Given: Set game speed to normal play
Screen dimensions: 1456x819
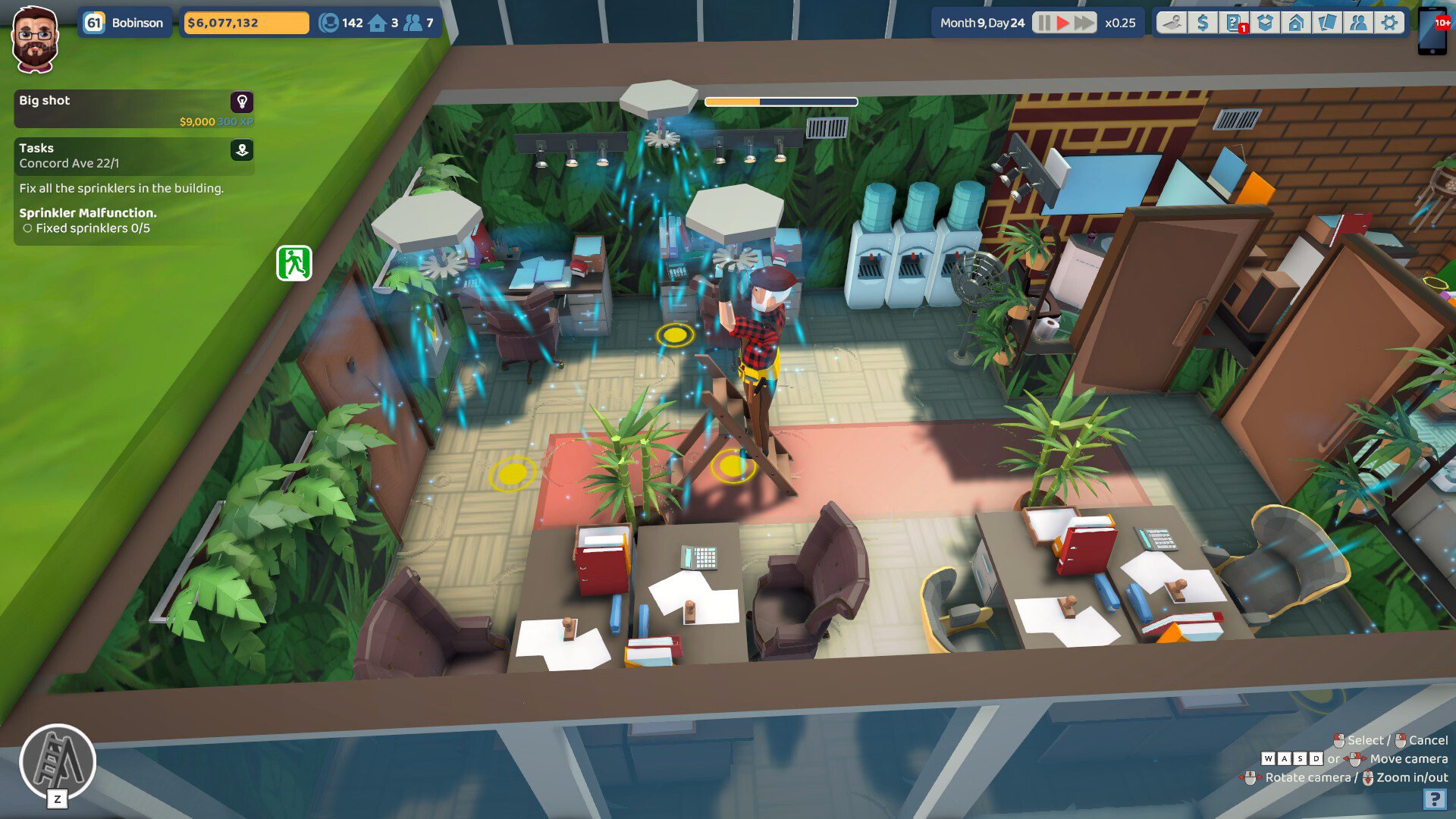Looking at the screenshot, I should click(1063, 23).
